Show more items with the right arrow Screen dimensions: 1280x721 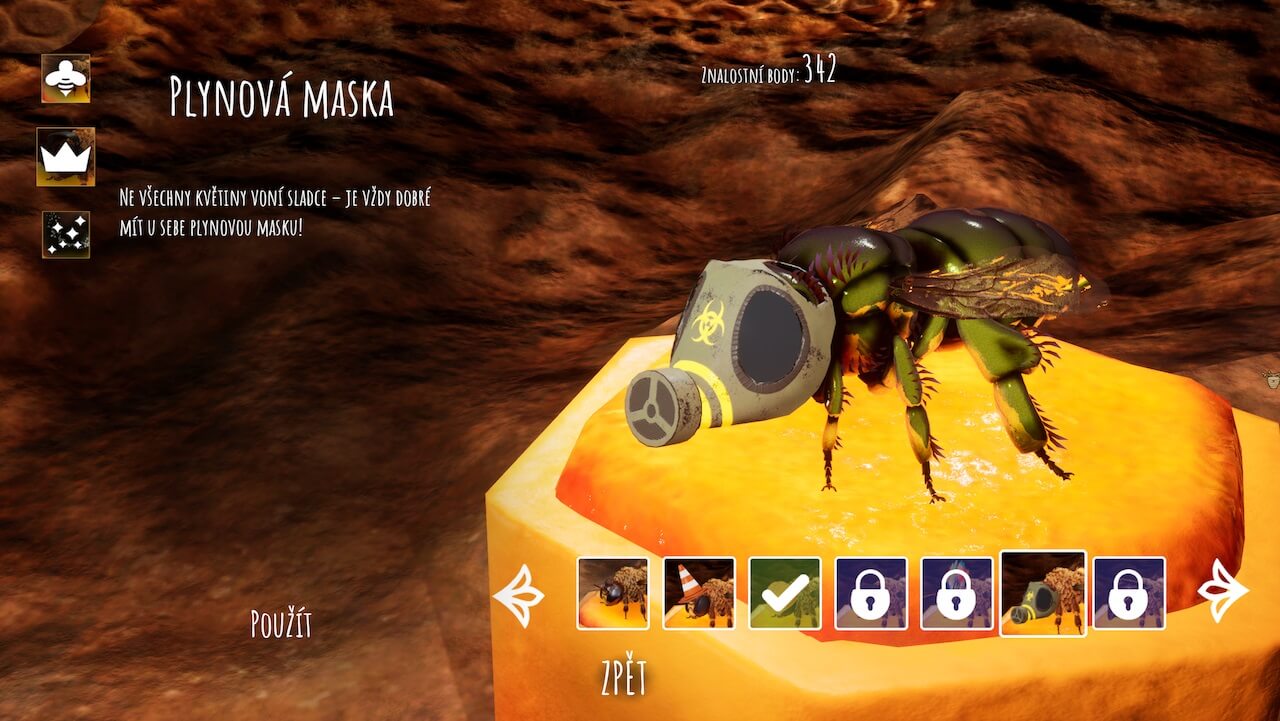coord(1222,591)
